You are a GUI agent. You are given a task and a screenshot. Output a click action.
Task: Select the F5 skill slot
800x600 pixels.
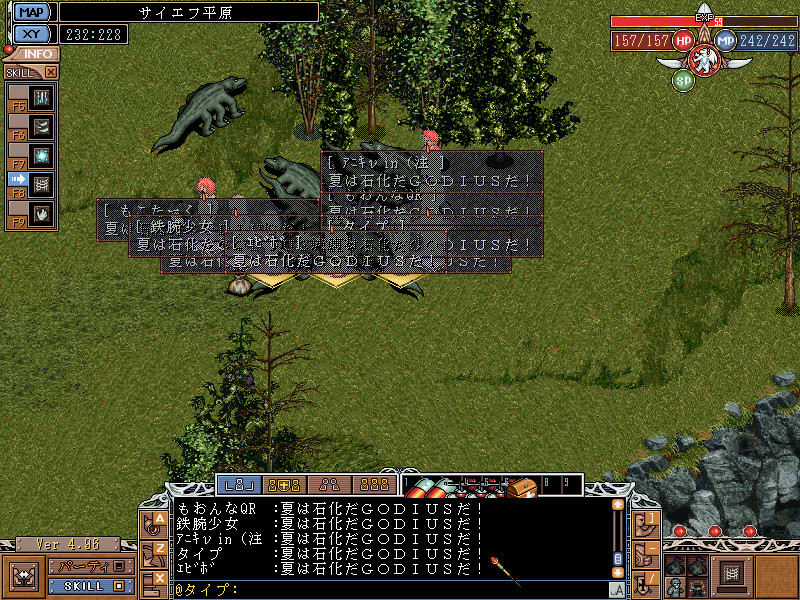pyautogui.click(x=41, y=98)
